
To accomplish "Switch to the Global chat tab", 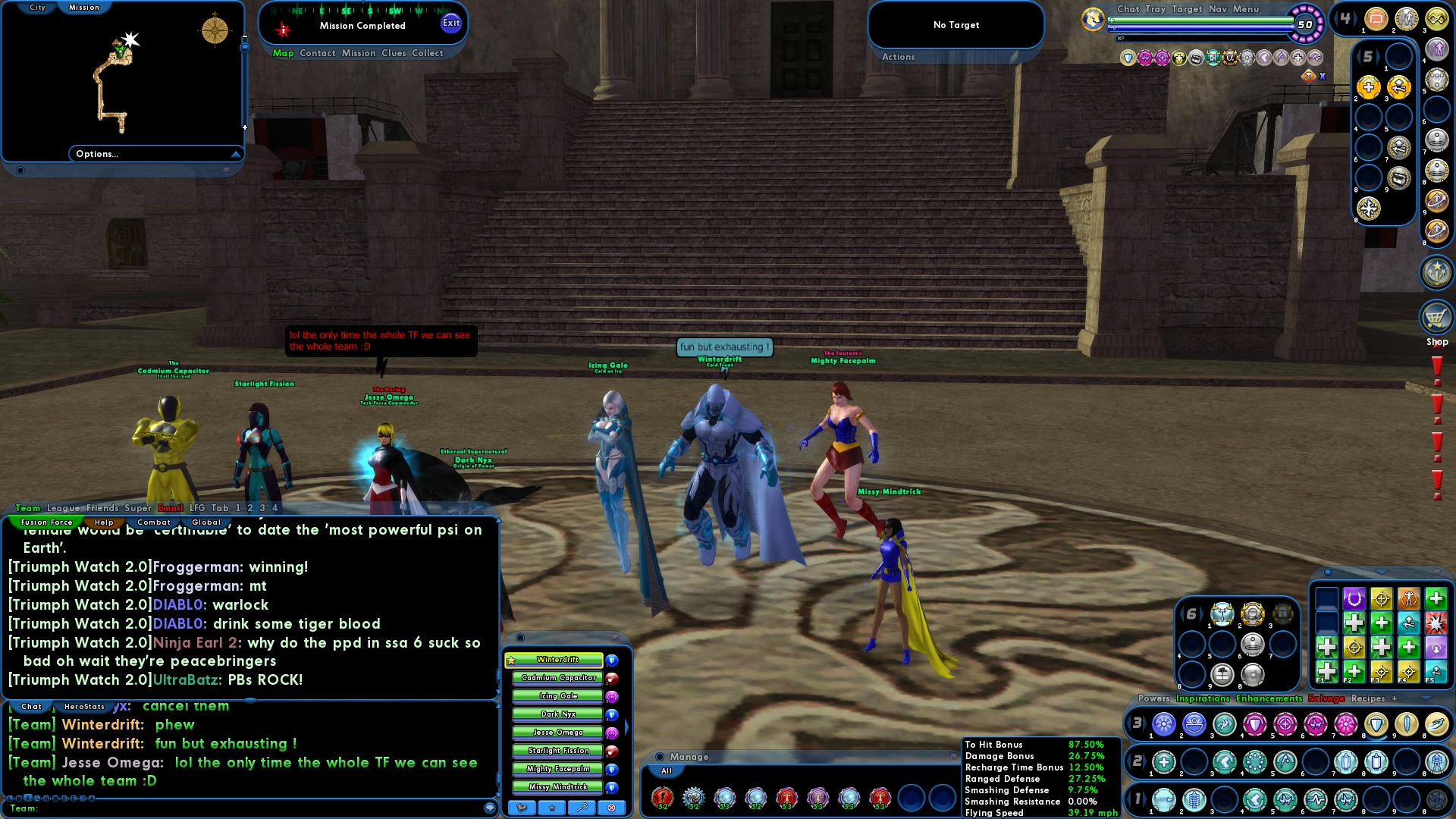I will (206, 522).
